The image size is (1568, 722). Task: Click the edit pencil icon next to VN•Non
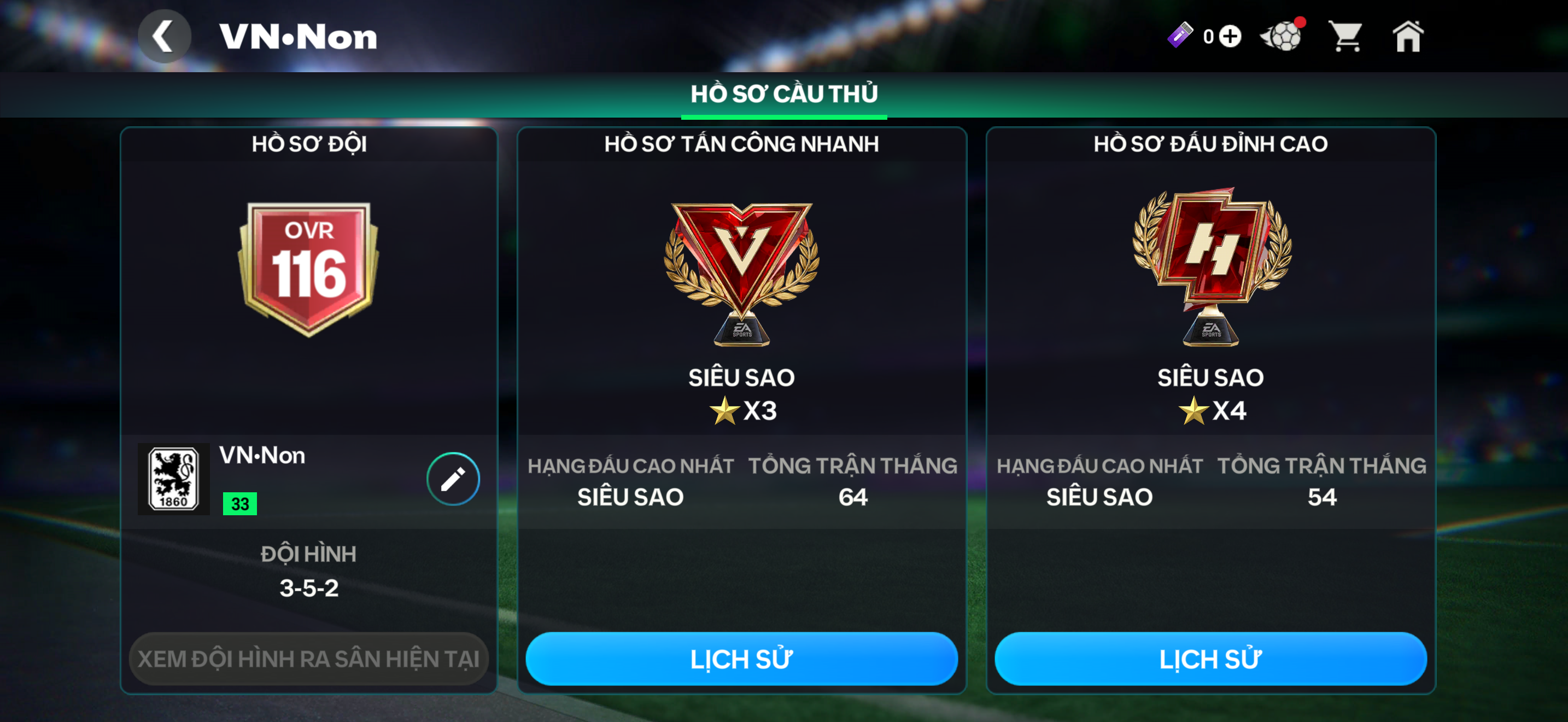[452, 479]
